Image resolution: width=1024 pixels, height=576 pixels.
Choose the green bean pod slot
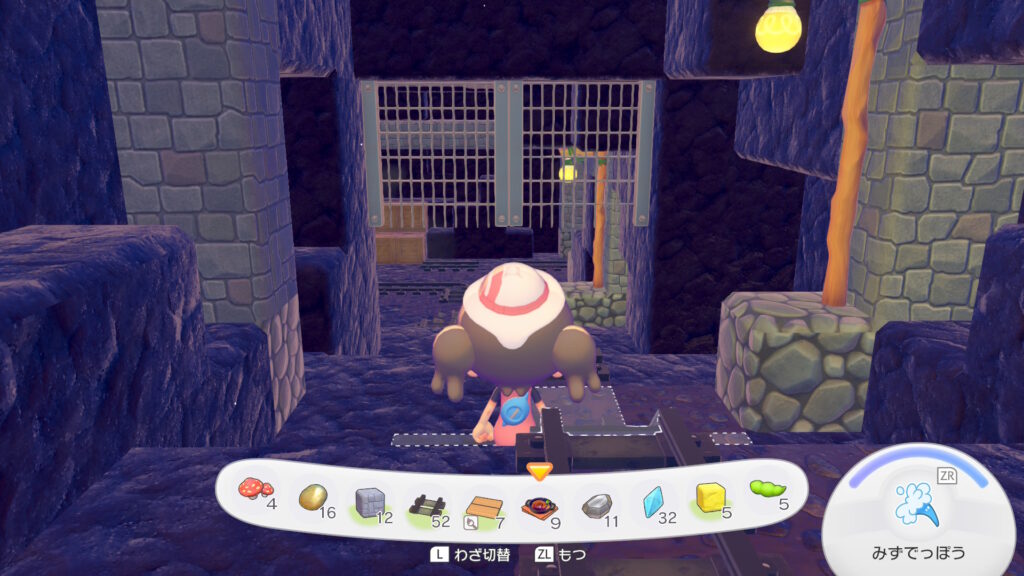click(x=767, y=490)
